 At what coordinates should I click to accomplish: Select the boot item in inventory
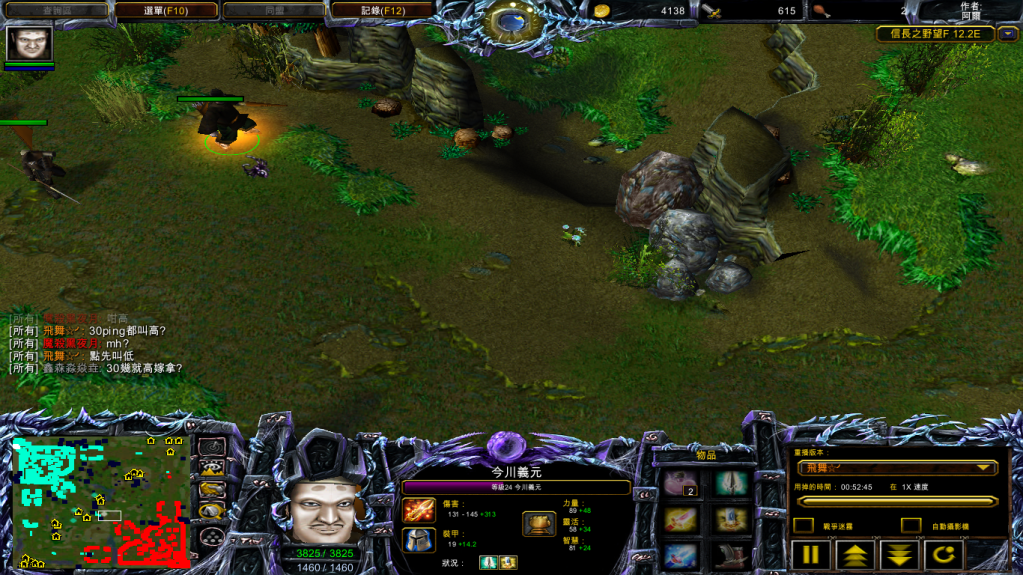tap(732, 554)
